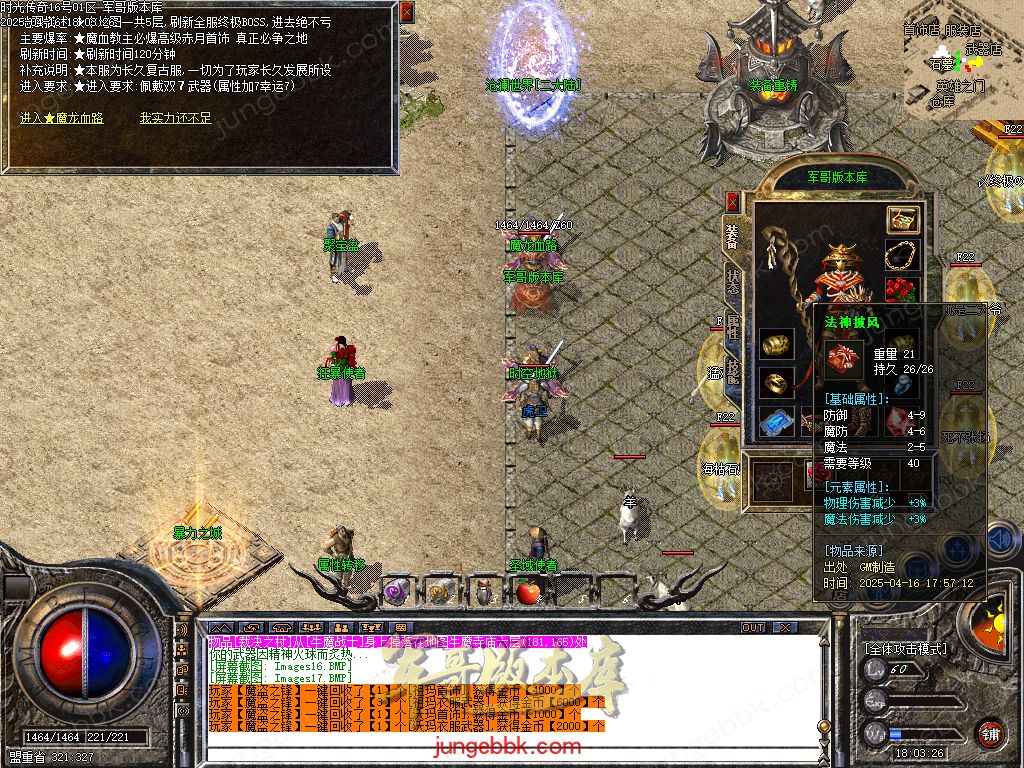1024x768 pixels.
Task: Use the red apple in the hotbar
Action: point(527,592)
